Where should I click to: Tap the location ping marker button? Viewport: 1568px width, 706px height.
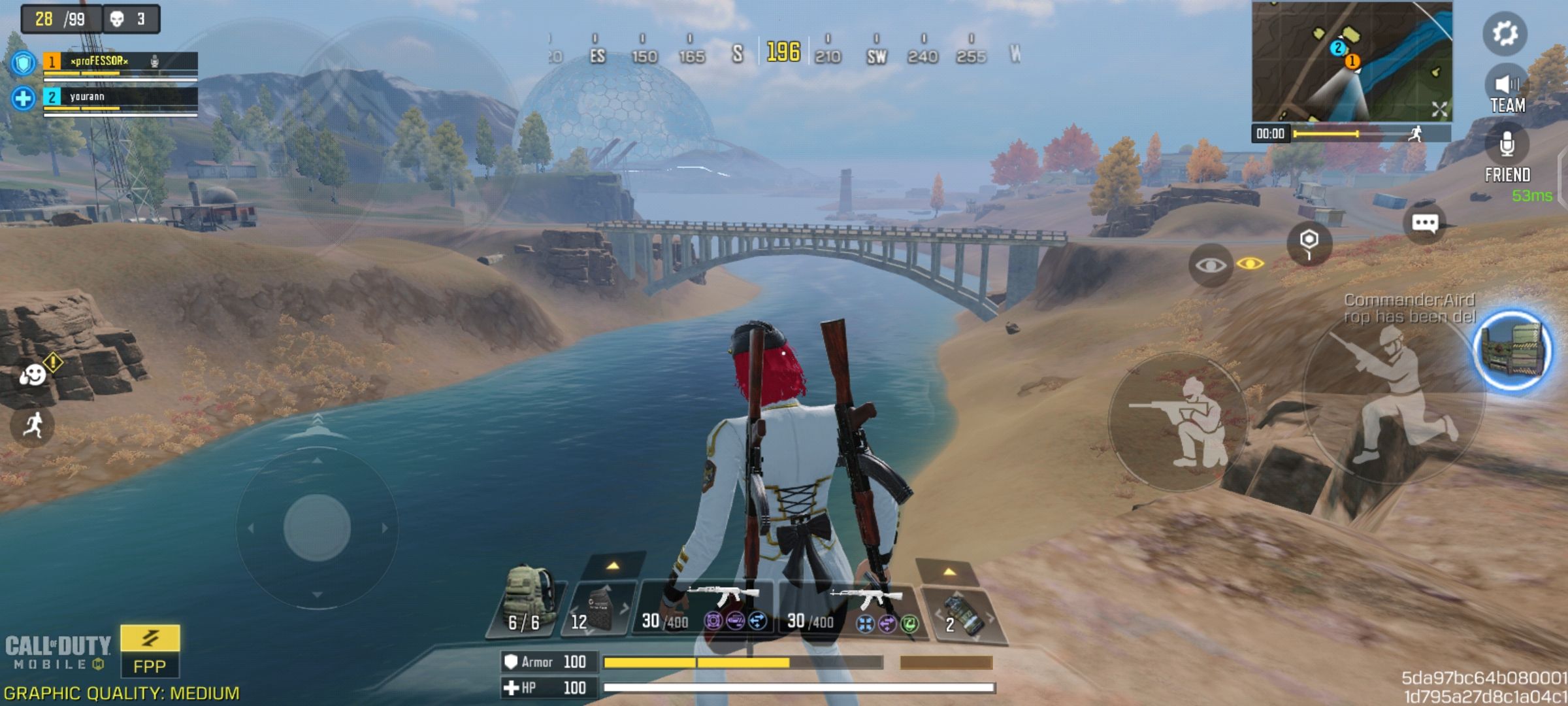pyautogui.click(x=1309, y=243)
